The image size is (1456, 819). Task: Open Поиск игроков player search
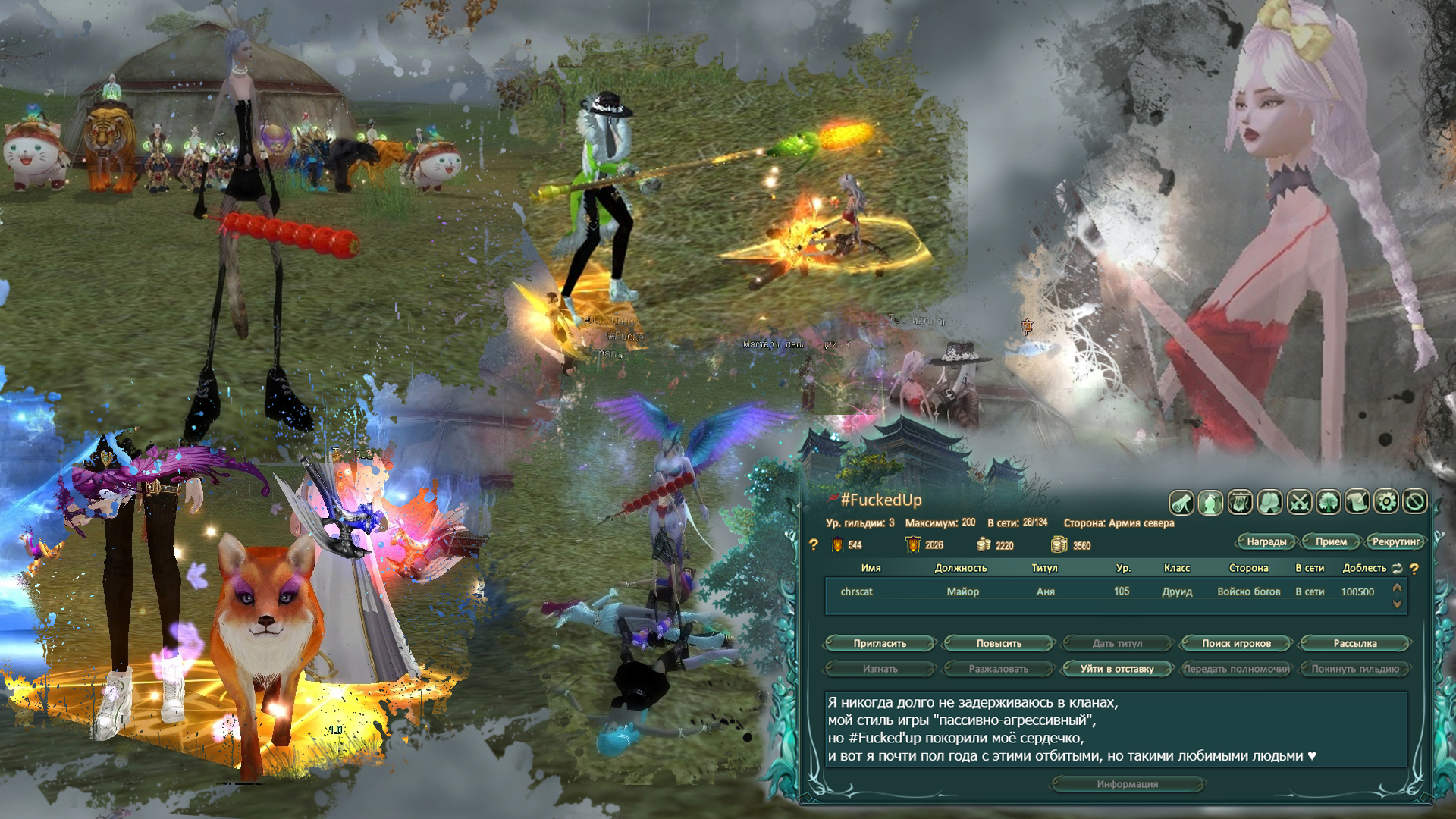tap(1236, 643)
